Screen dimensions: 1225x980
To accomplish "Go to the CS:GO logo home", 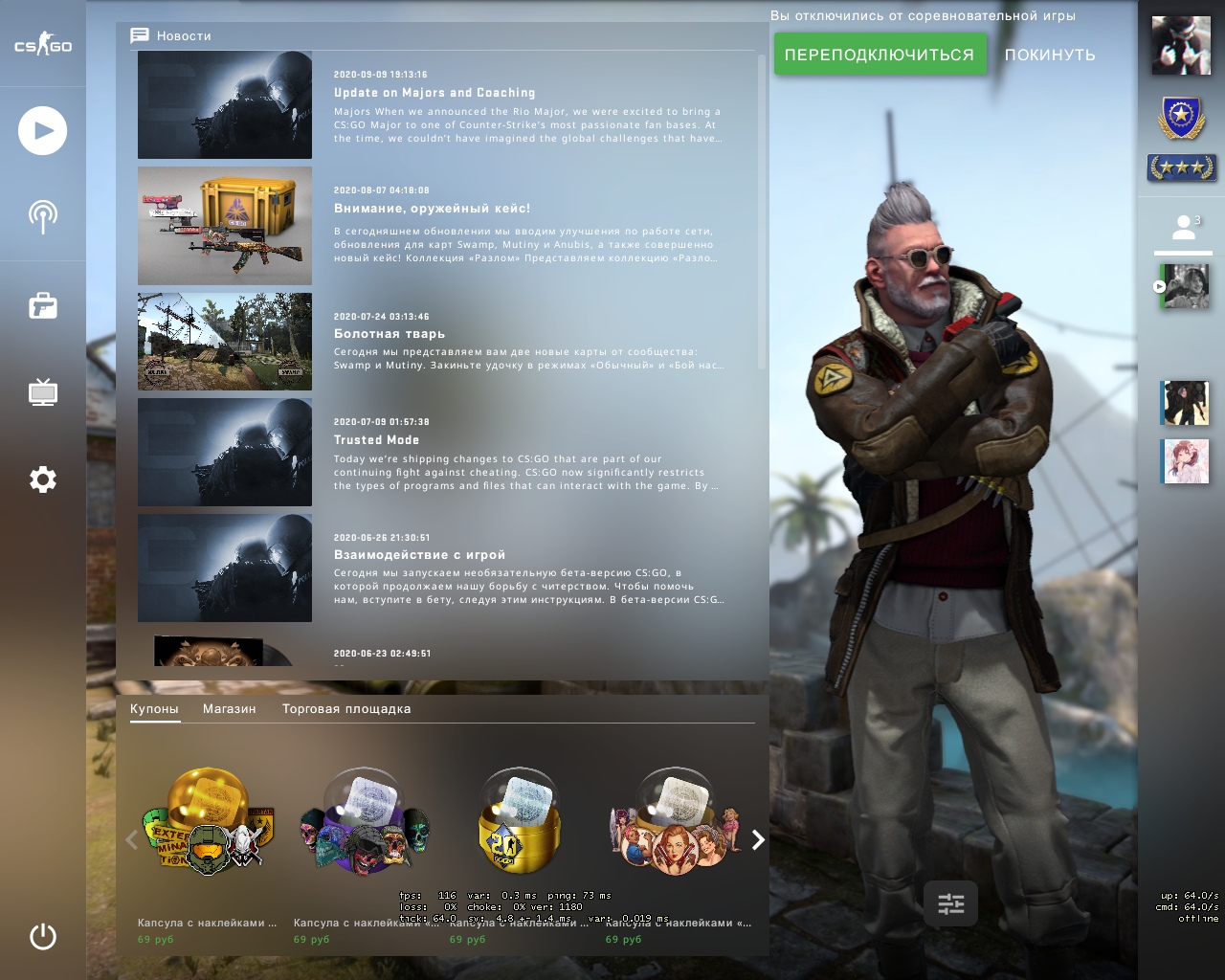I will tap(42, 45).
